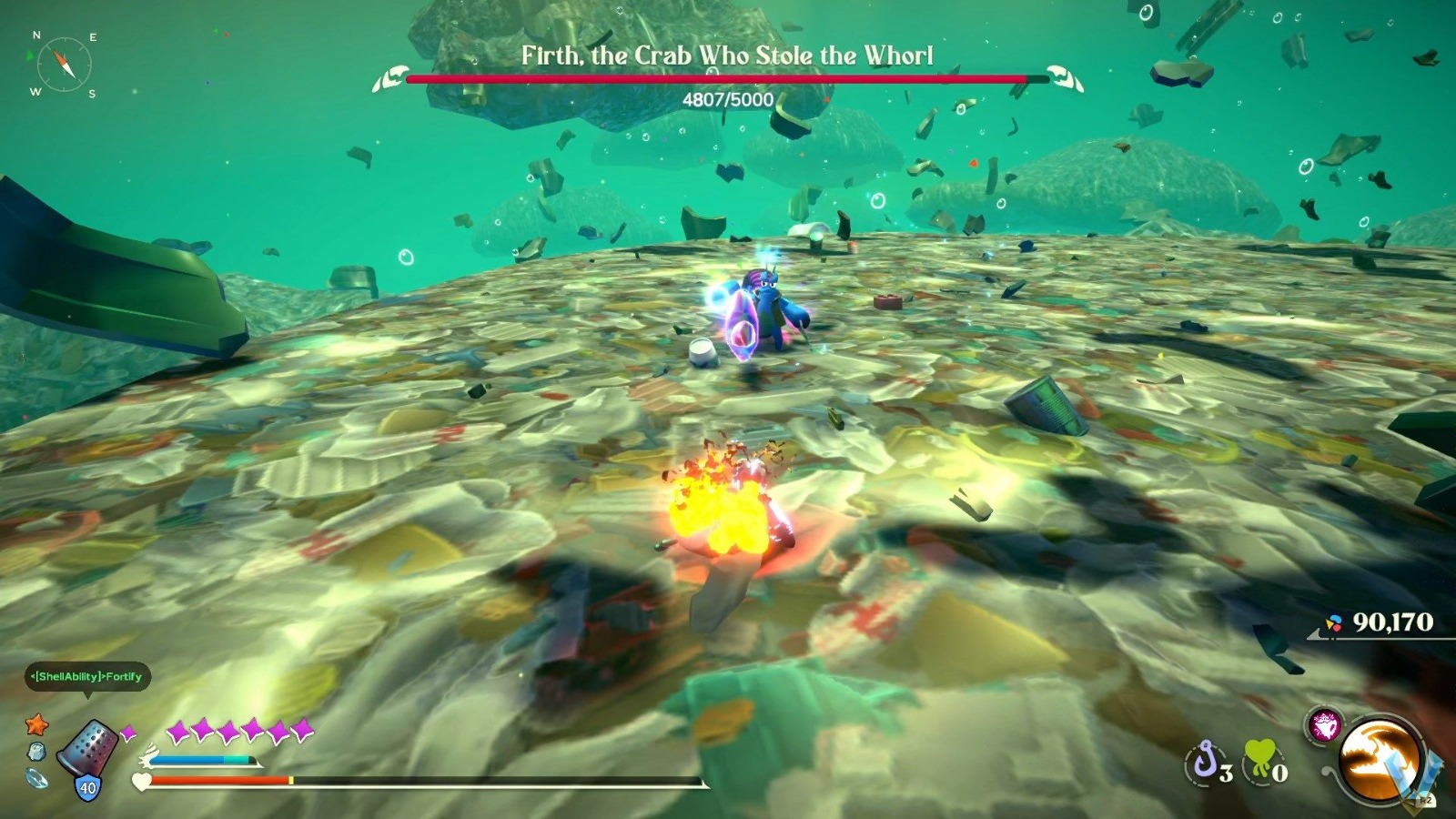Select the blue gem icon in lower left

click(x=36, y=779)
